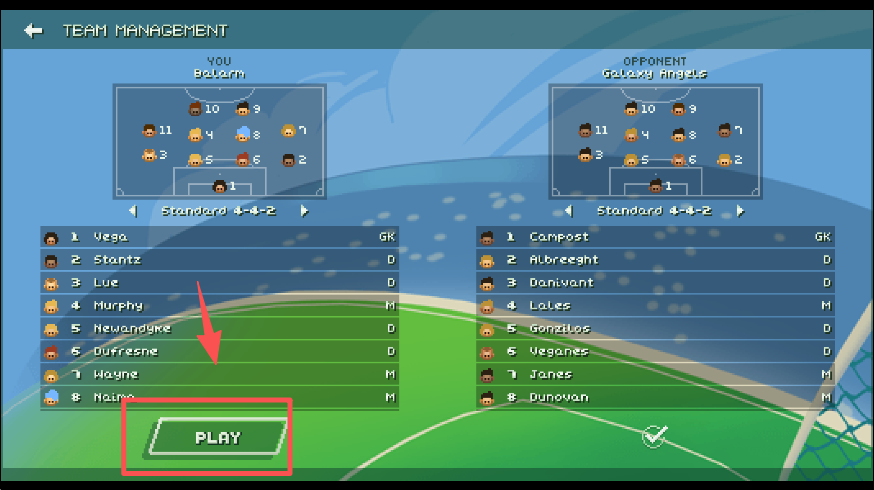This screenshot has width=874, height=490.
Task: Choose Veganes from the opponent list
Action: [x=655, y=352]
